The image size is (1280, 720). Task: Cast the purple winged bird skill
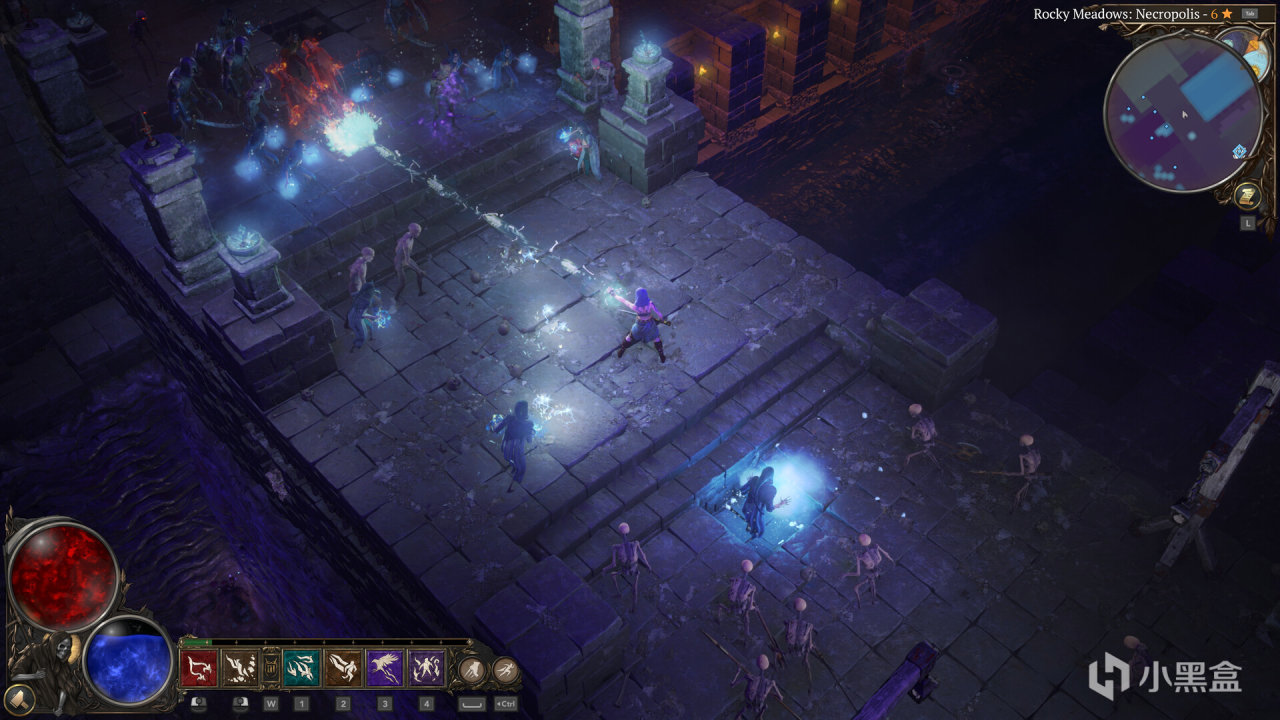click(x=384, y=667)
